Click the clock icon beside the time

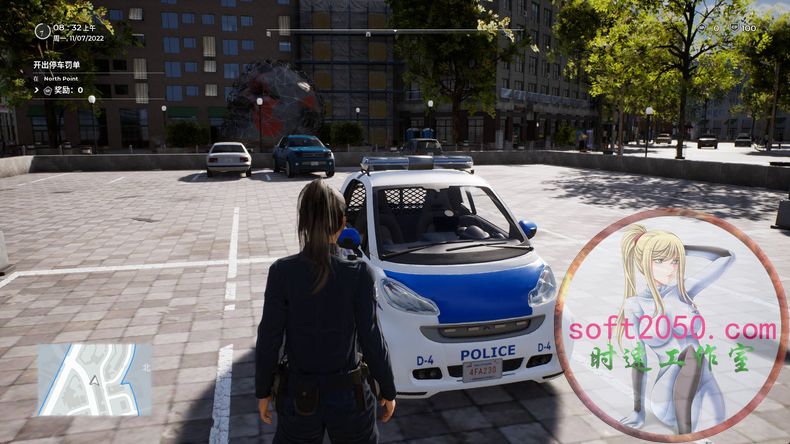pos(42,31)
